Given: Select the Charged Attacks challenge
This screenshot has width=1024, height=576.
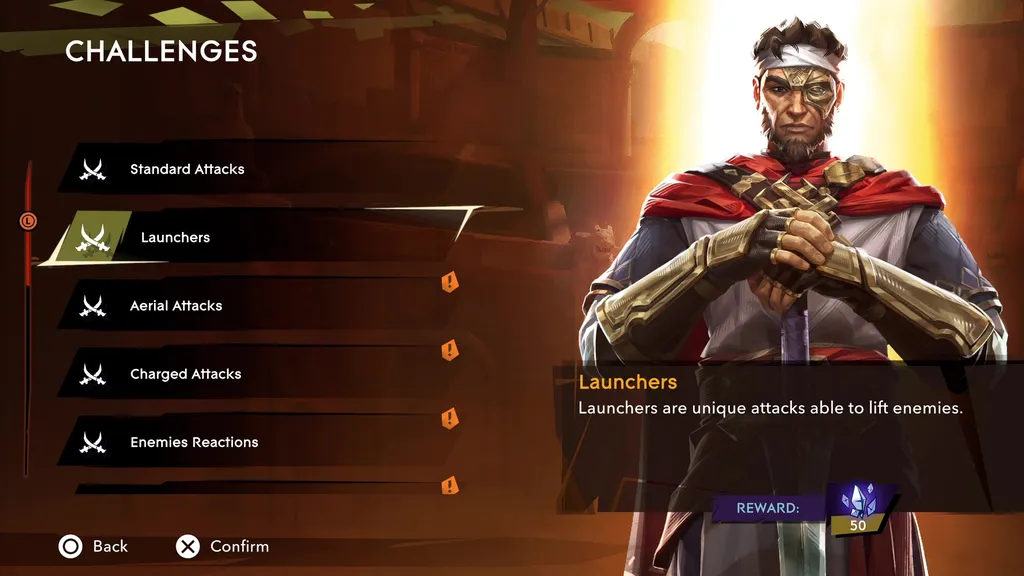Looking at the screenshot, I should 186,374.
